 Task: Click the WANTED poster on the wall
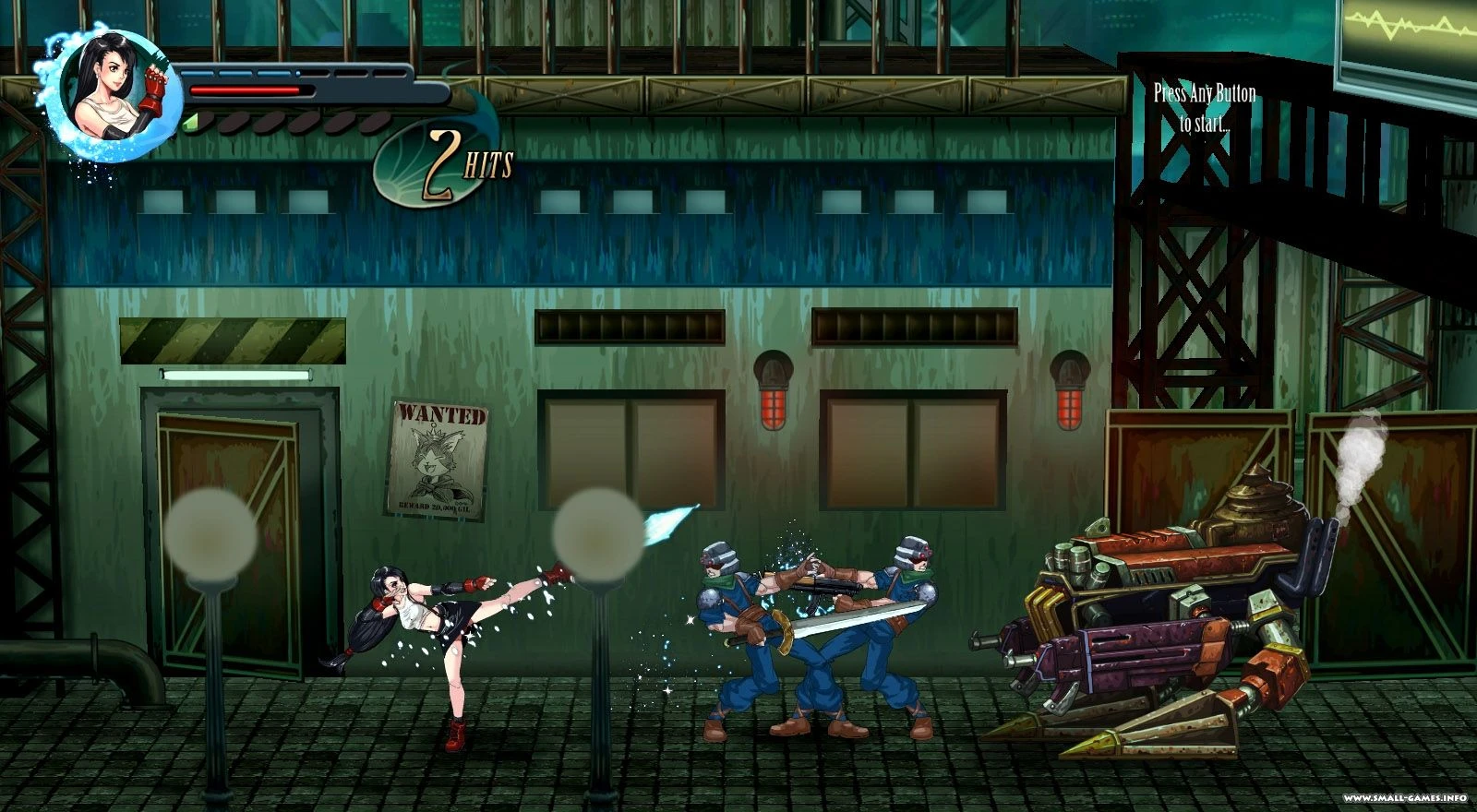coord(439,460)
